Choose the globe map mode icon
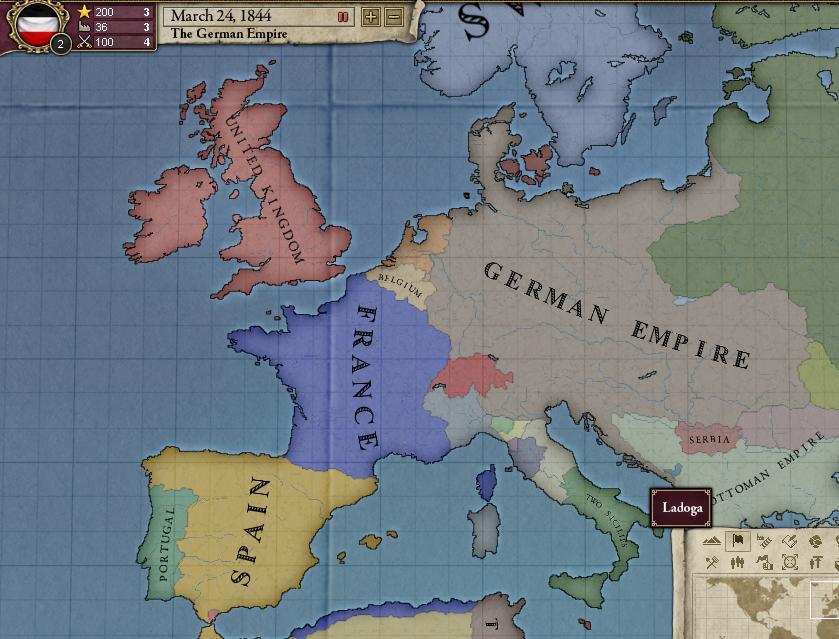The image size is (839, 639). pos(814,541)
